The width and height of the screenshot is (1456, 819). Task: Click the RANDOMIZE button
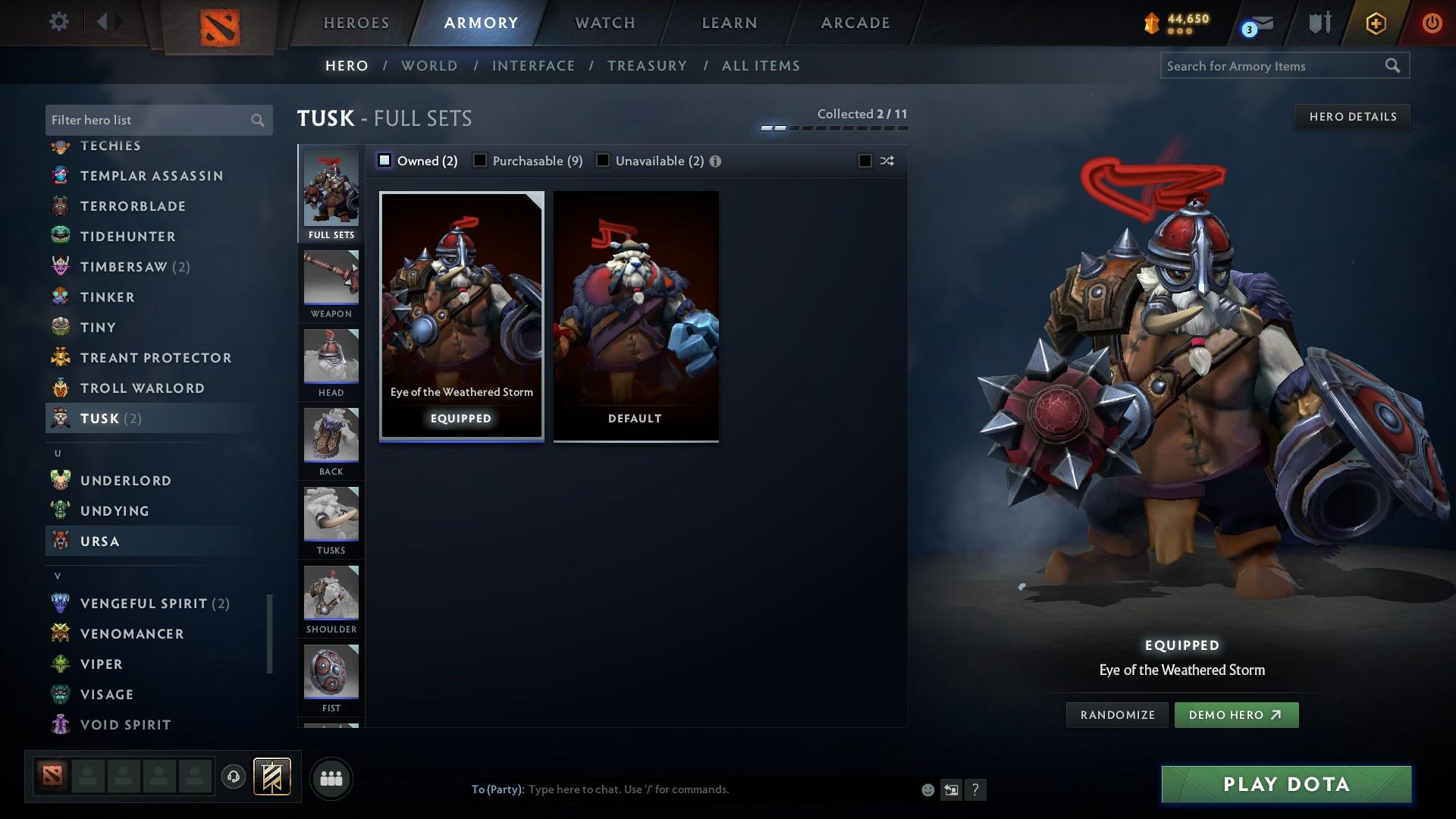[1116, 714]
